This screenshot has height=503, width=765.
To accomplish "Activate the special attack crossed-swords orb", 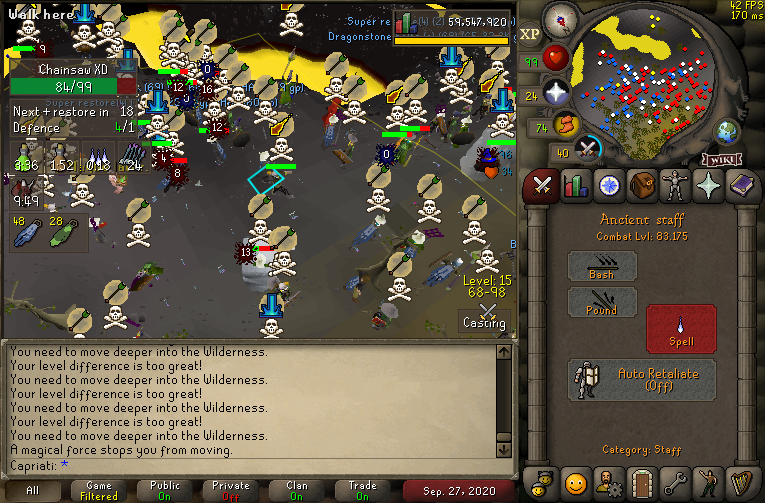I will [x=589, y=148].
